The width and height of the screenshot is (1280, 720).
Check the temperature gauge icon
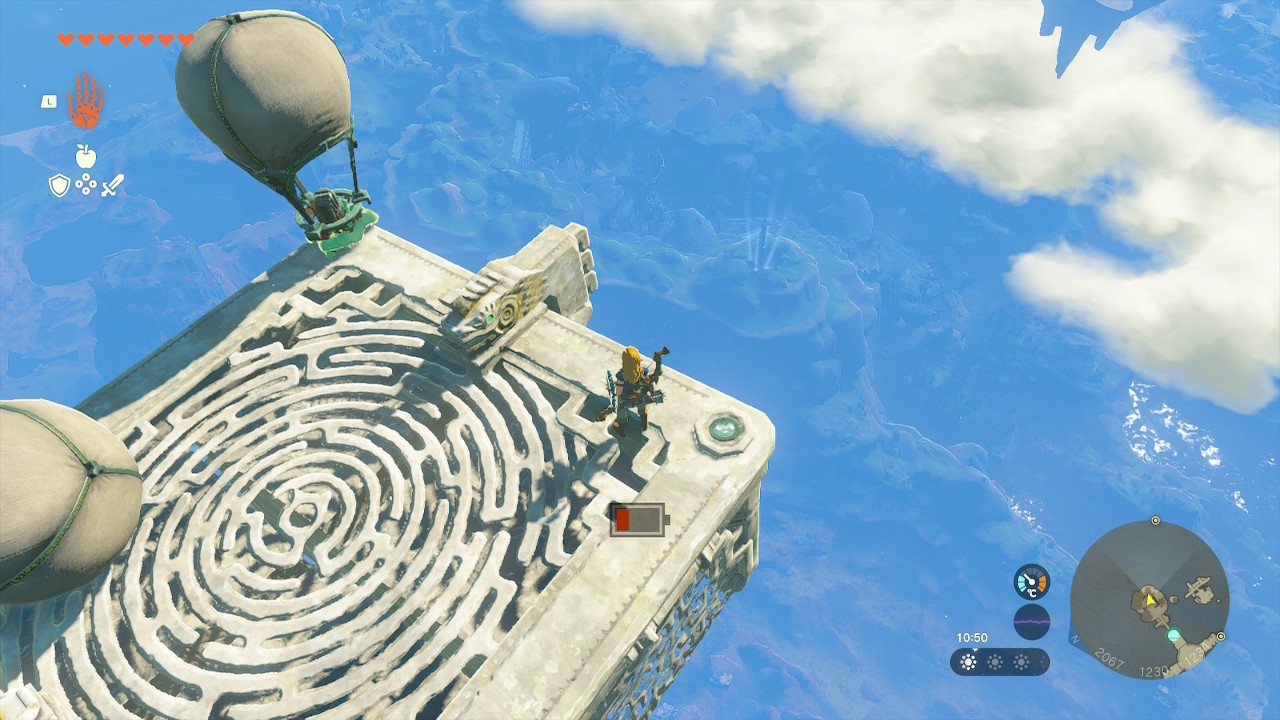(1031, 582)
